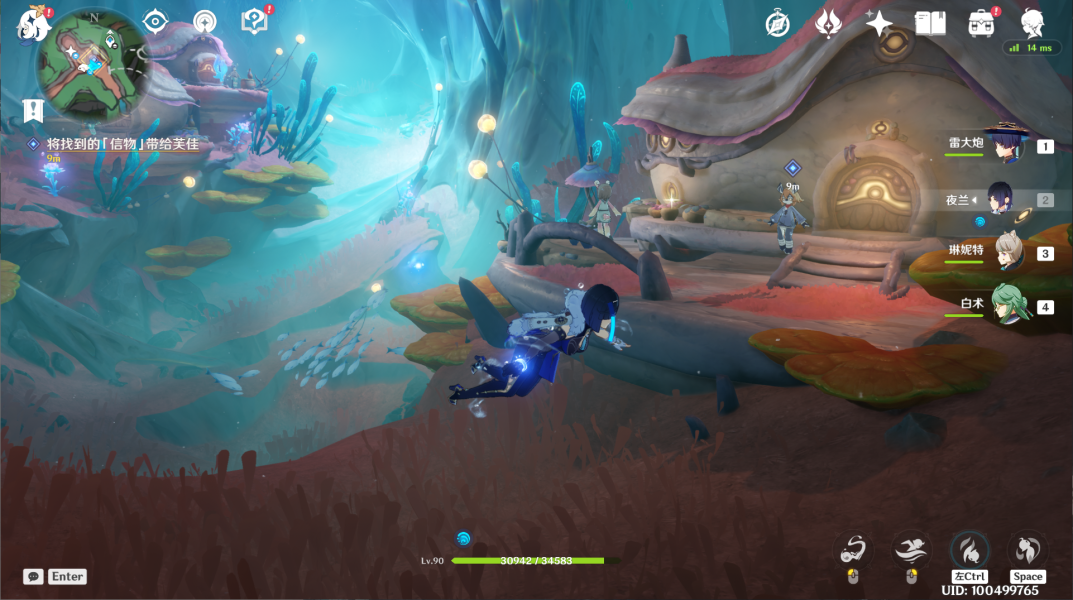Open the backpack inventory
The height and width of the screenshot is (600, 1073).
coord(981,23)
